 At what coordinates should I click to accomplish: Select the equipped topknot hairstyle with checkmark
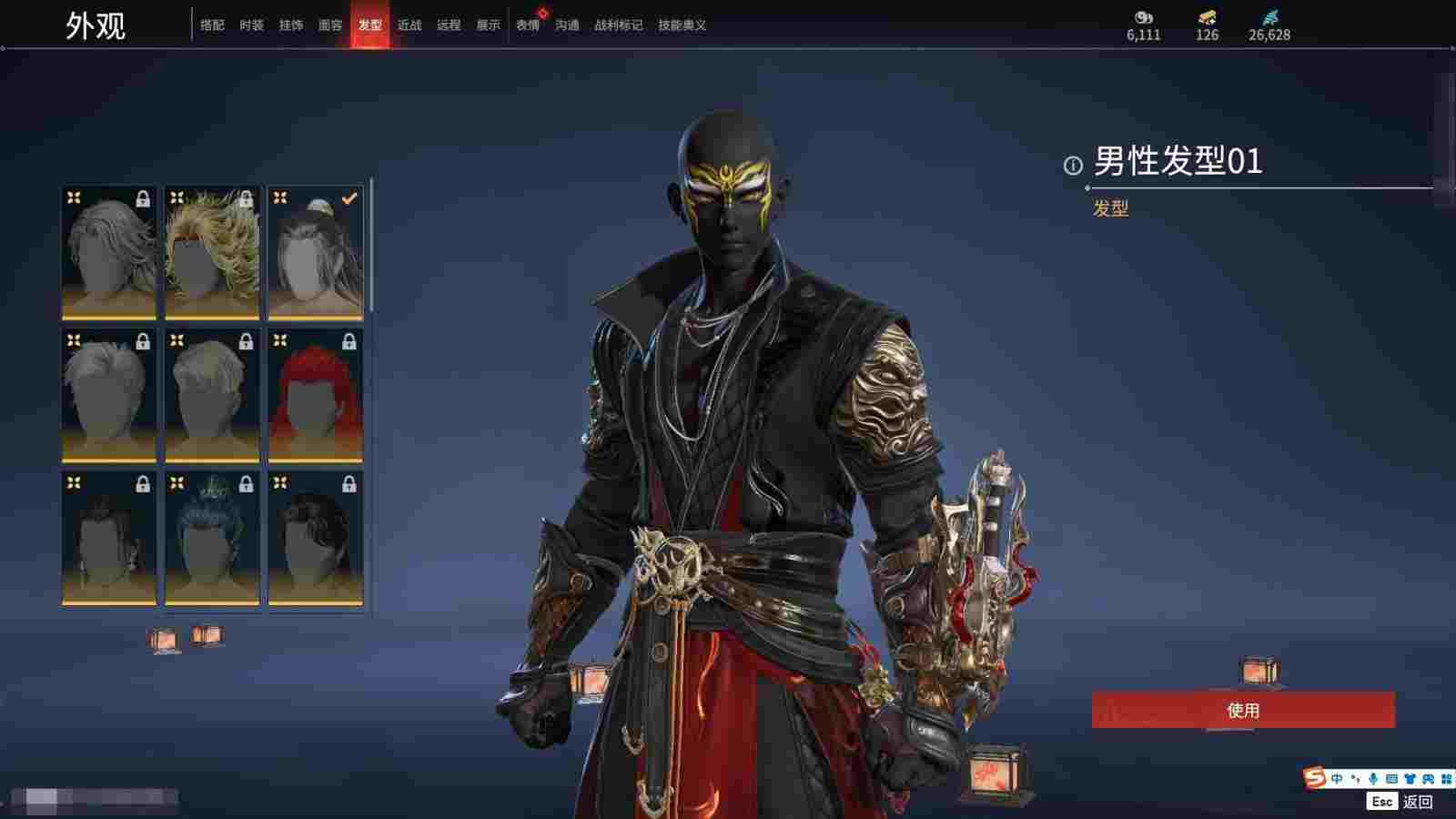(316, 253)
